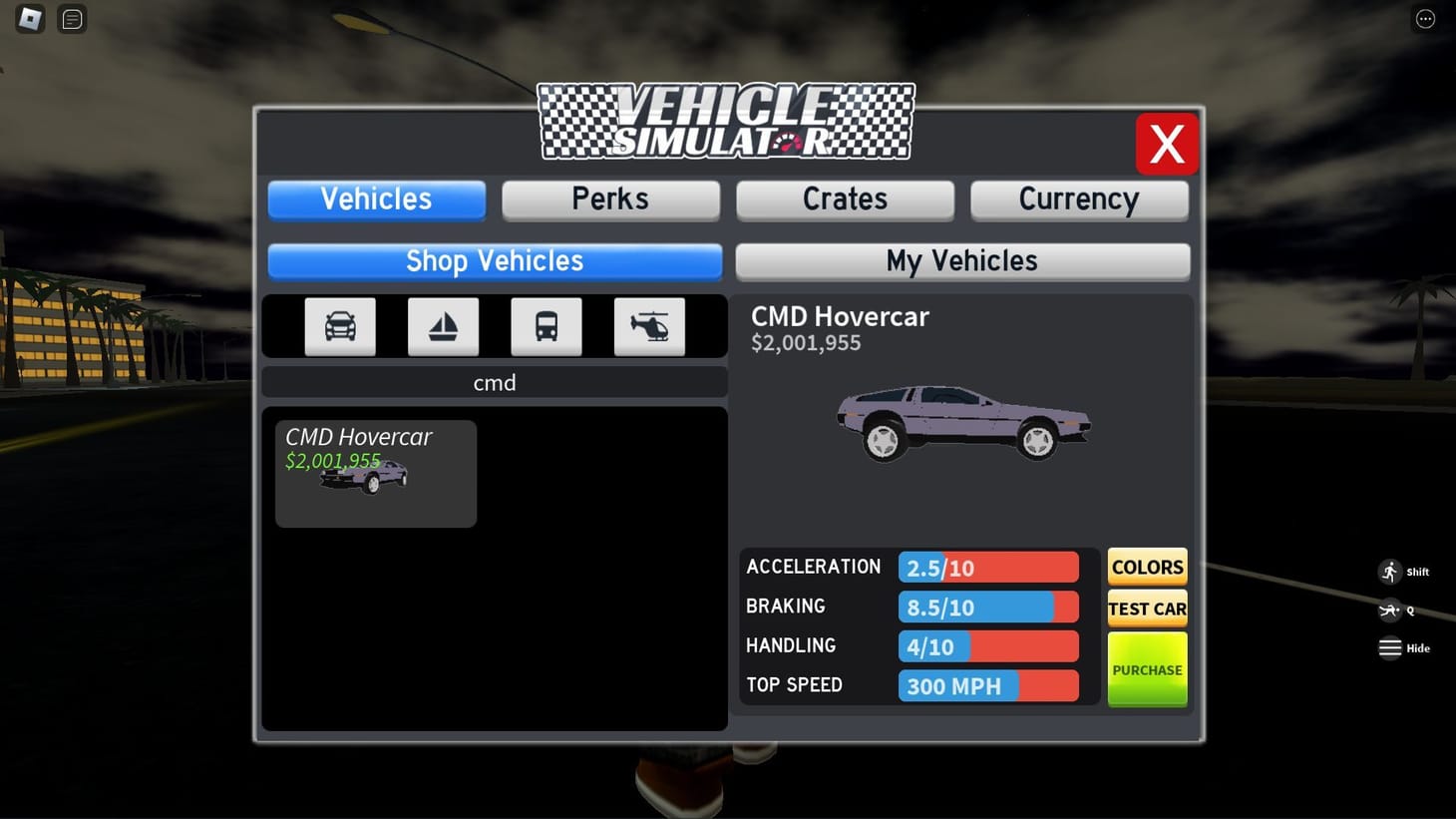This screenshot has height=819, width=1456.
Task: Open the more options ellipsis menu
Action: [1424, 18]
